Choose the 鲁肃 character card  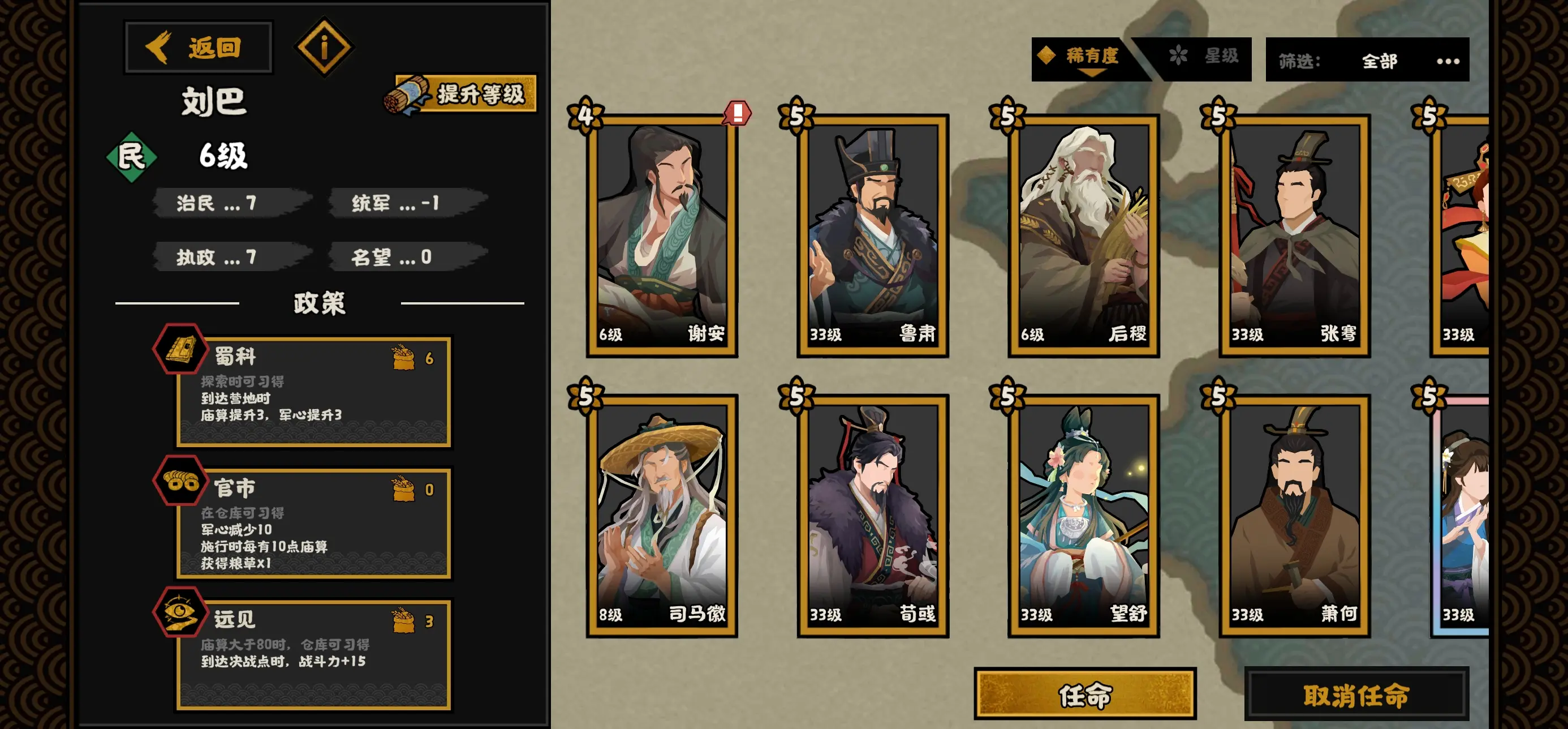[872, 235]
